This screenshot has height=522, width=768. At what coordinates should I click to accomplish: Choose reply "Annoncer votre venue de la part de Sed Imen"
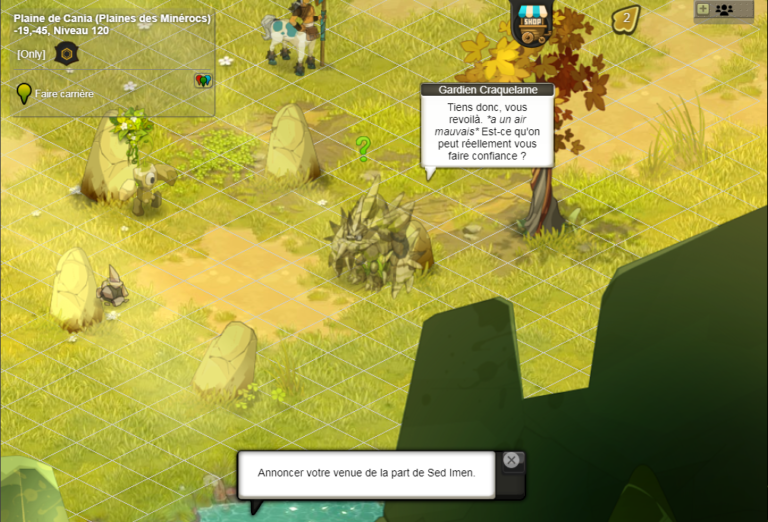366,473
